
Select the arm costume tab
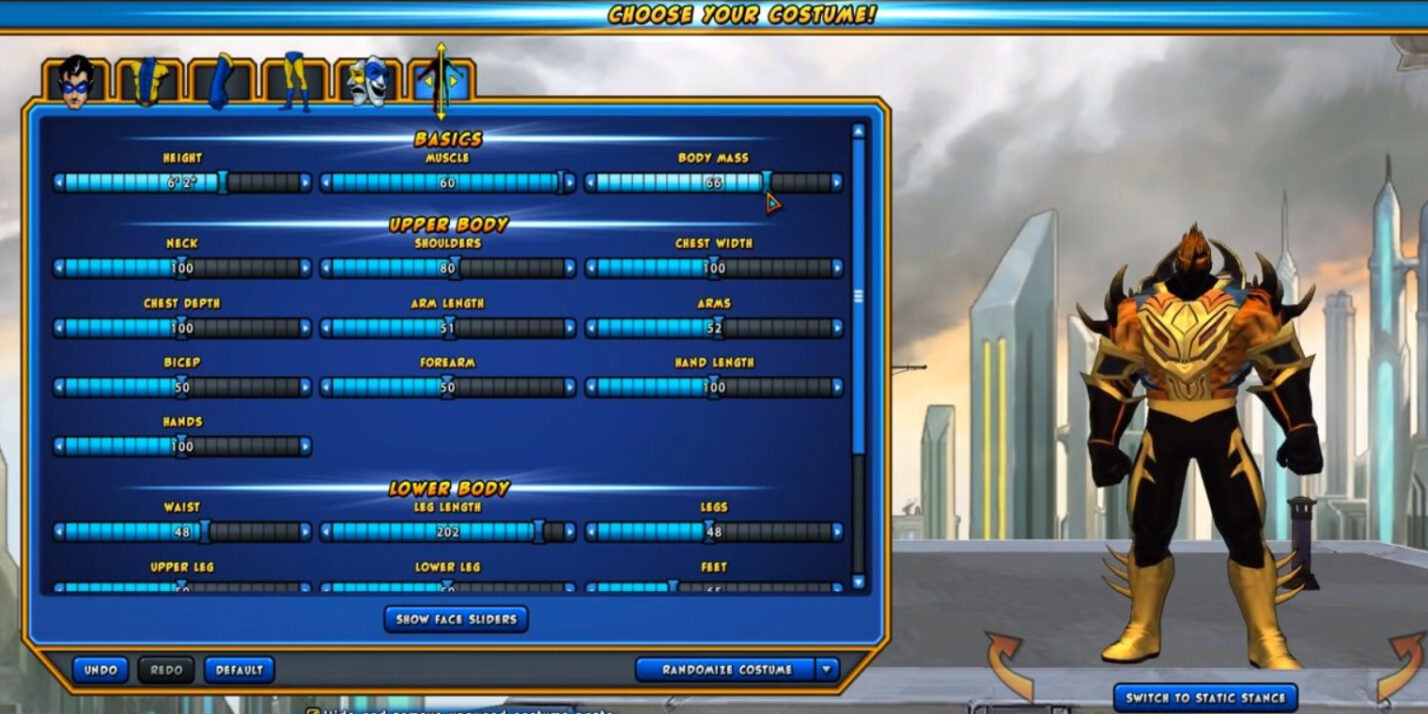[x=222, y=82]
